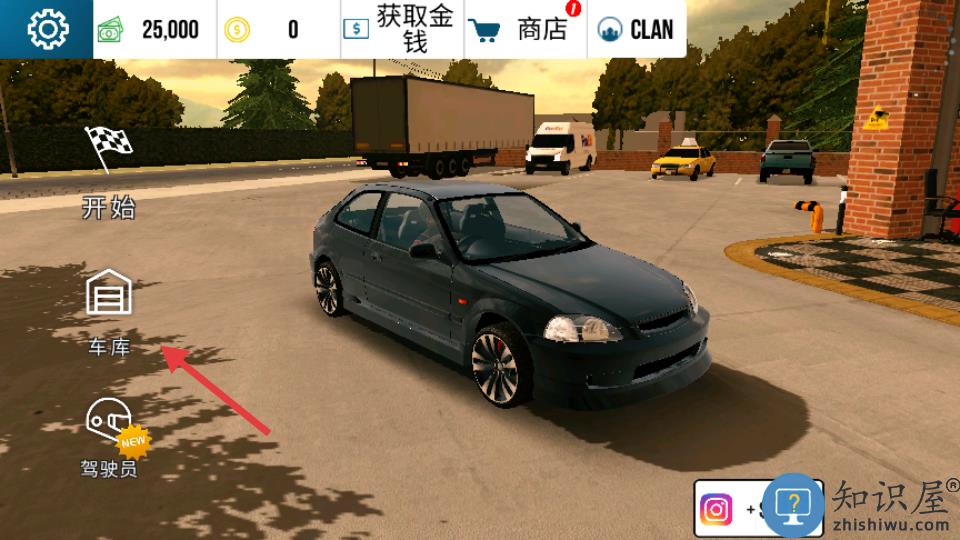Open the settings gear menu
960x540 pixels.
(47, 29)
